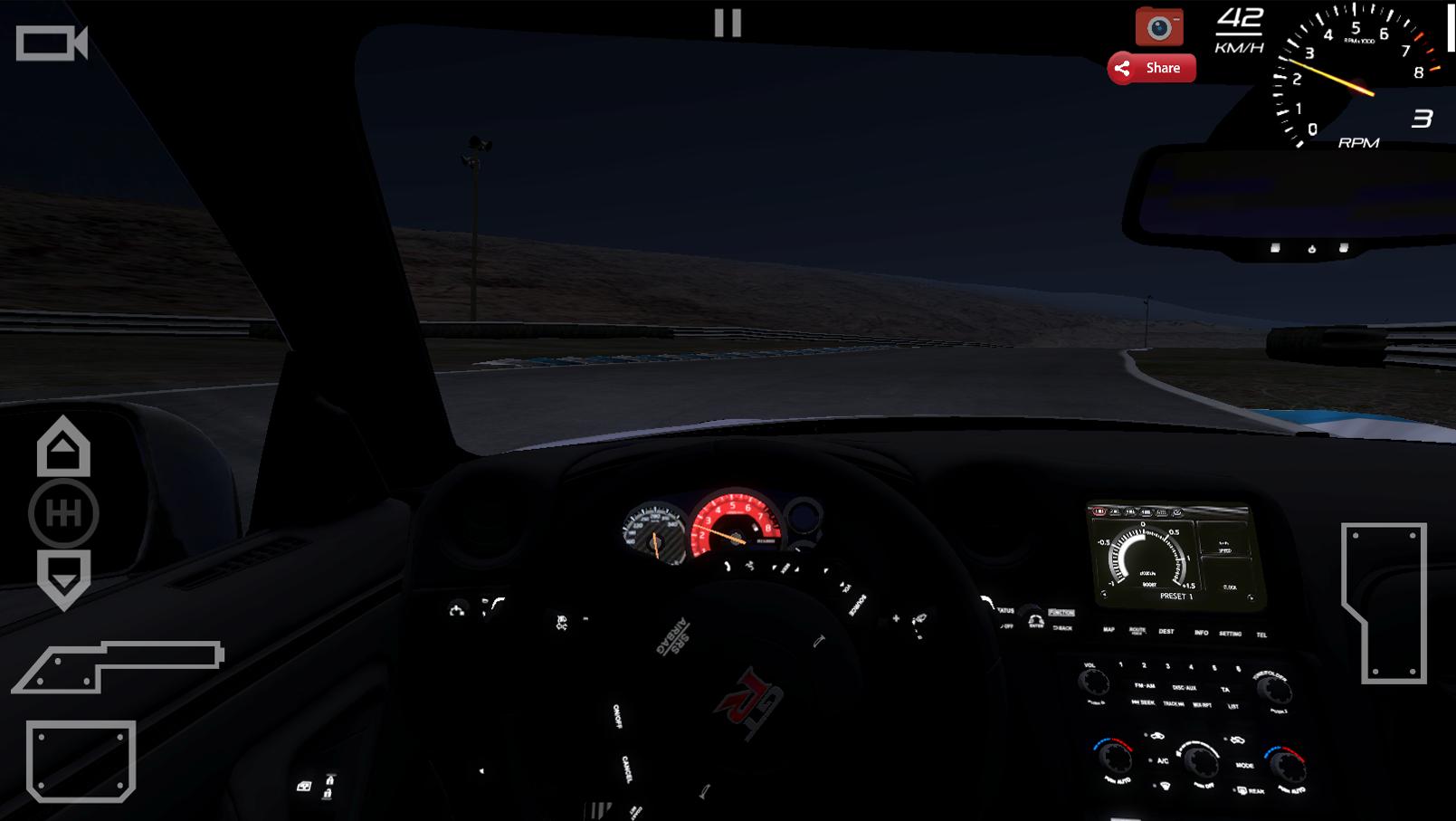Toggle the FM-AM radio band

click(1145, 686)
